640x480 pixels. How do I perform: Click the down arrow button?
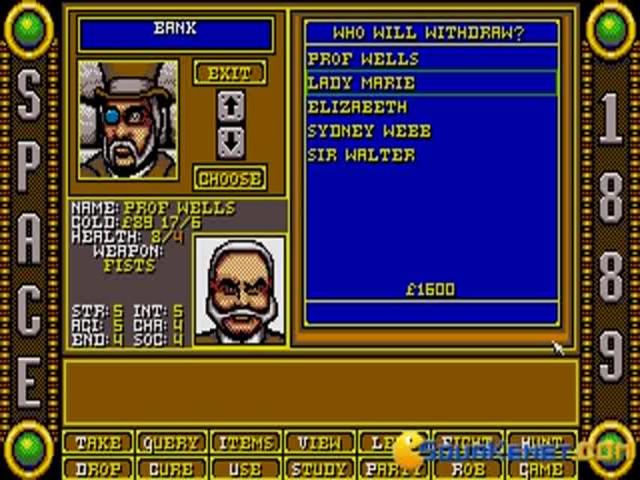pos(230,143)
